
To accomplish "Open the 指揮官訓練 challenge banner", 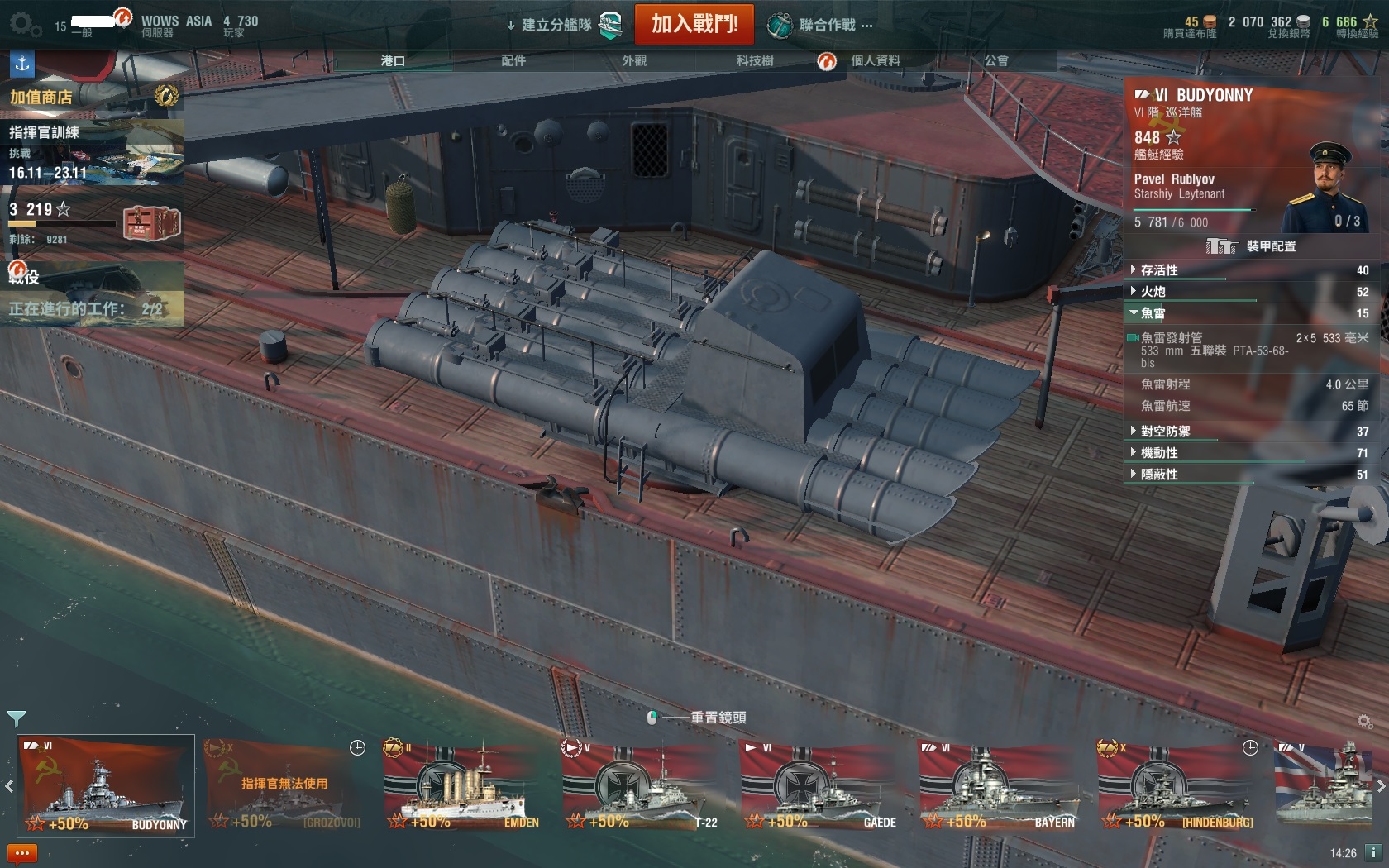I will click(91, 153).
